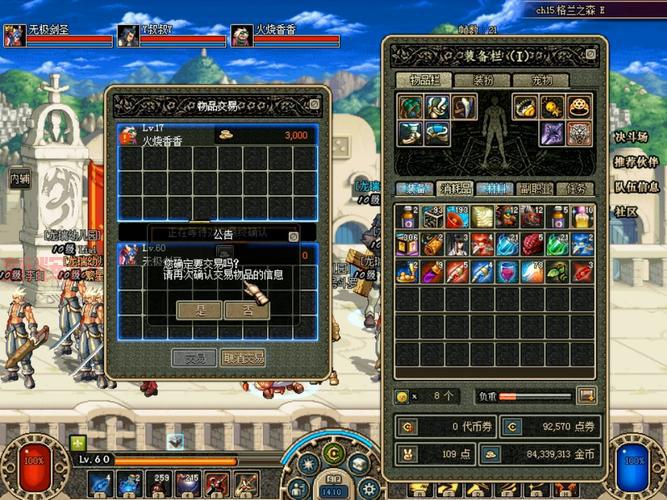Close the 物品交易 trade window
667x500 pixels.
pyautogui.click(x=314, y=103)
